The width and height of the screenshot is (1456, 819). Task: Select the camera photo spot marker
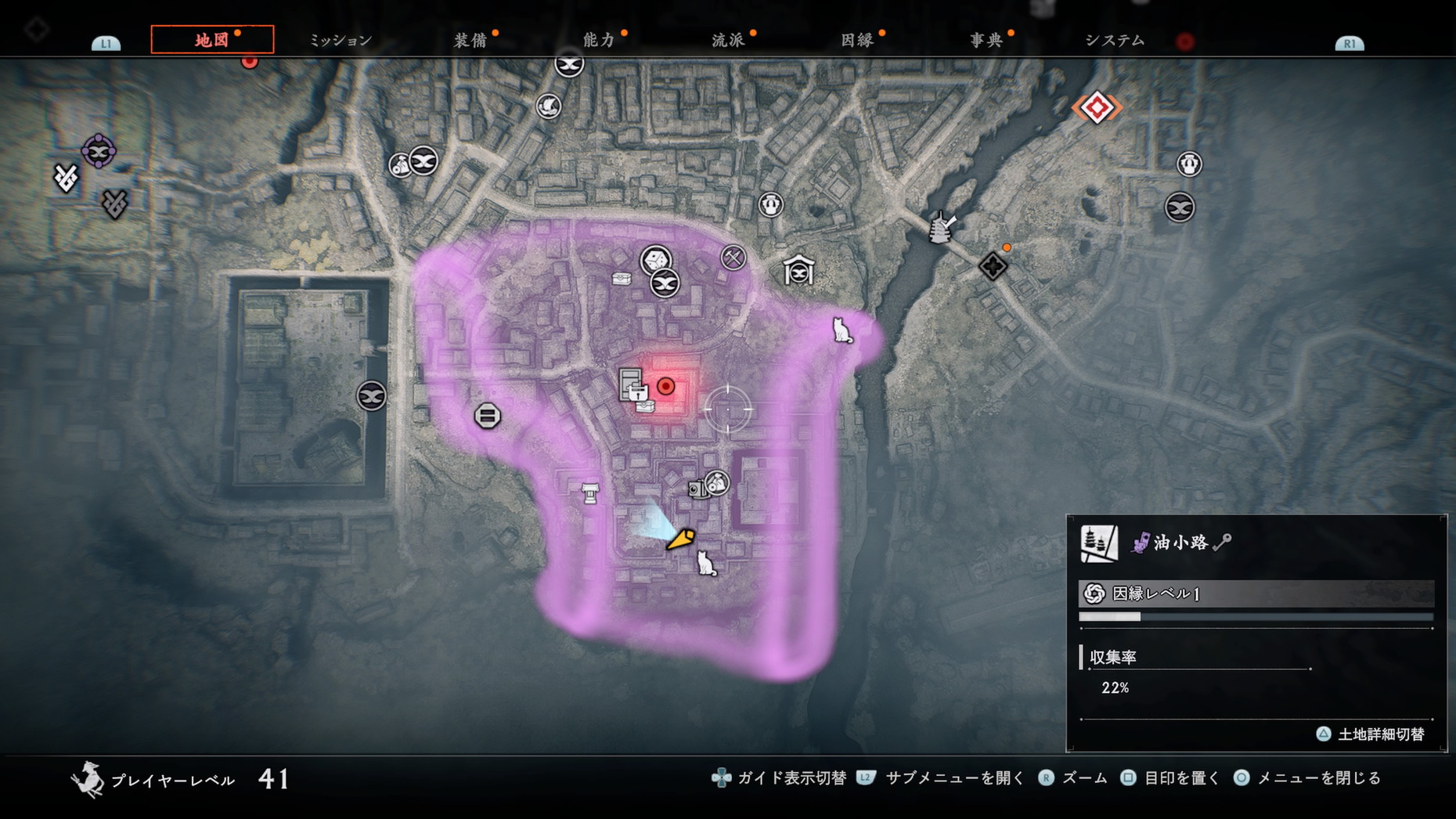point(695,490)
